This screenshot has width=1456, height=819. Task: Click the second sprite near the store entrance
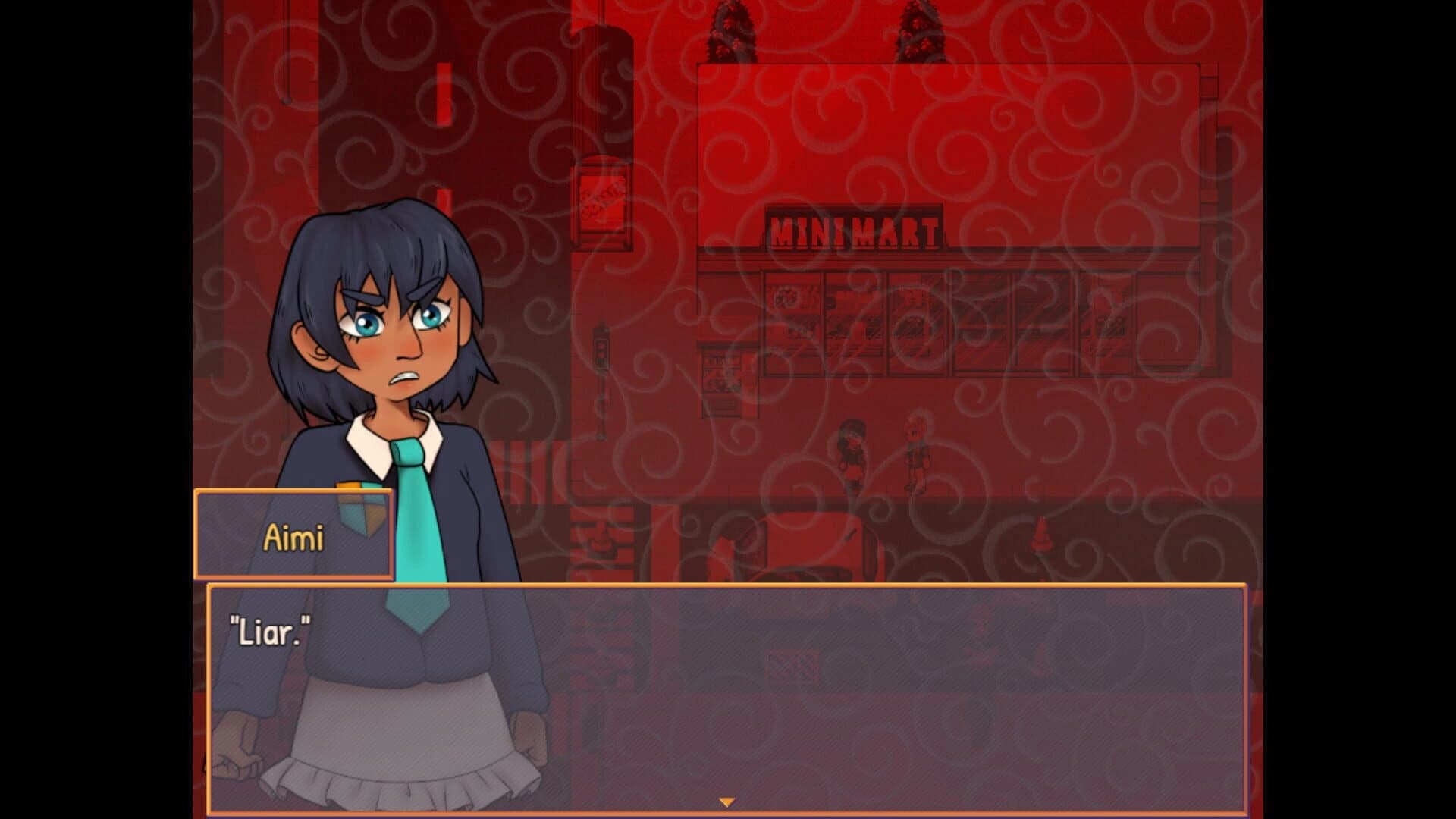(914, 451)
